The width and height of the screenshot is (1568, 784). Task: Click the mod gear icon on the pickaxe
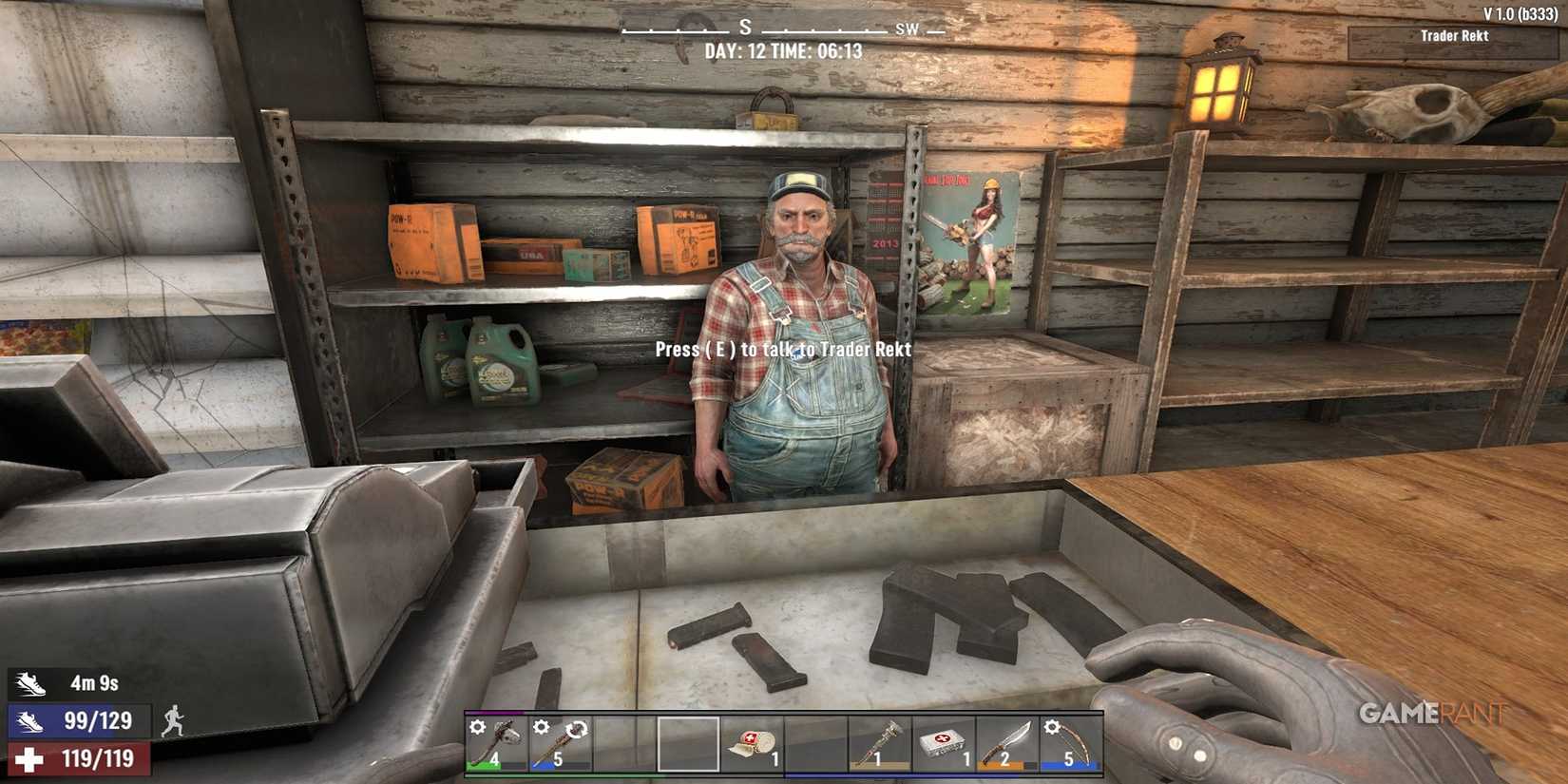(x=478, y=727)
